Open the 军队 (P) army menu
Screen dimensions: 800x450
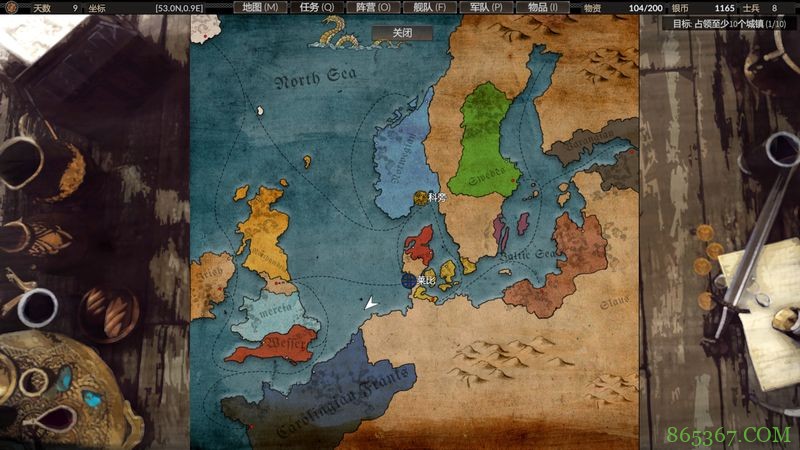coord(486,7)
